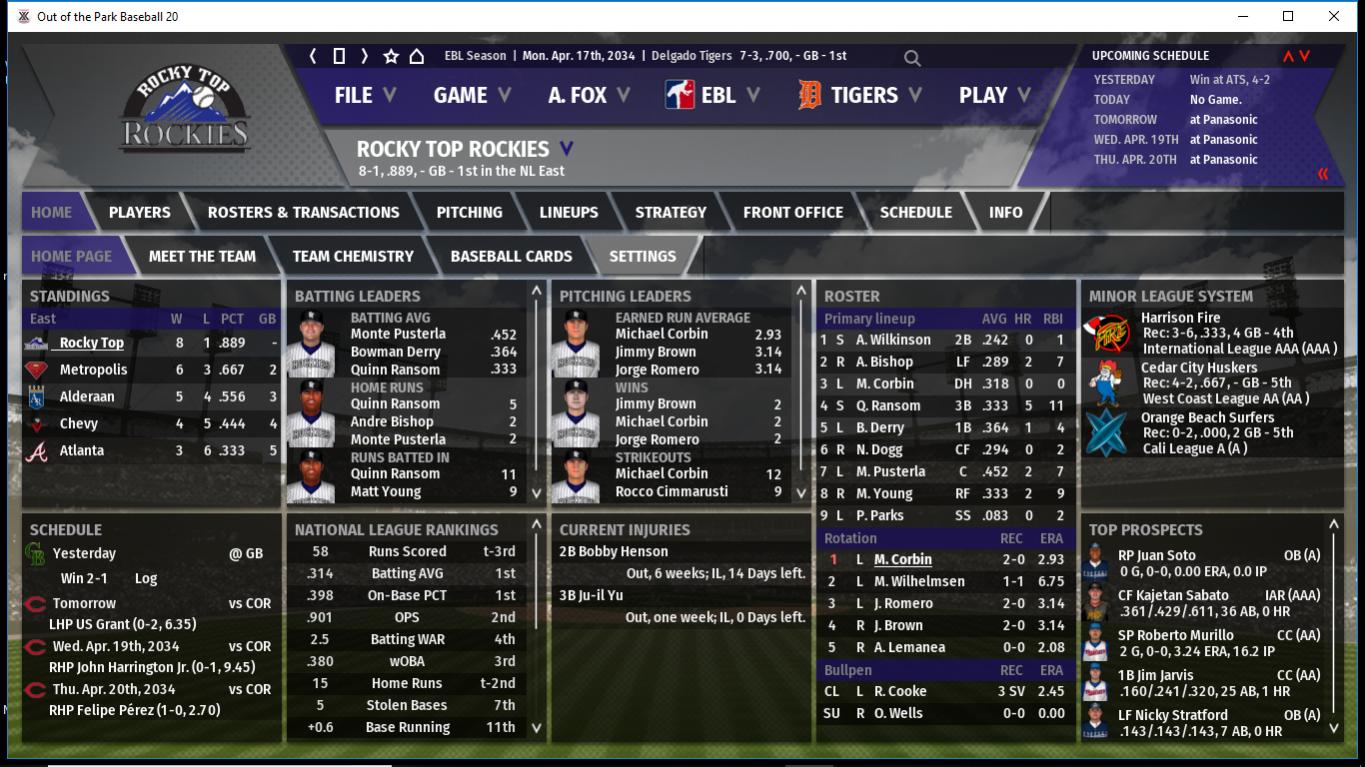
Task: View the Baseball Cards subtab
Action: click(x=511, y=256)
